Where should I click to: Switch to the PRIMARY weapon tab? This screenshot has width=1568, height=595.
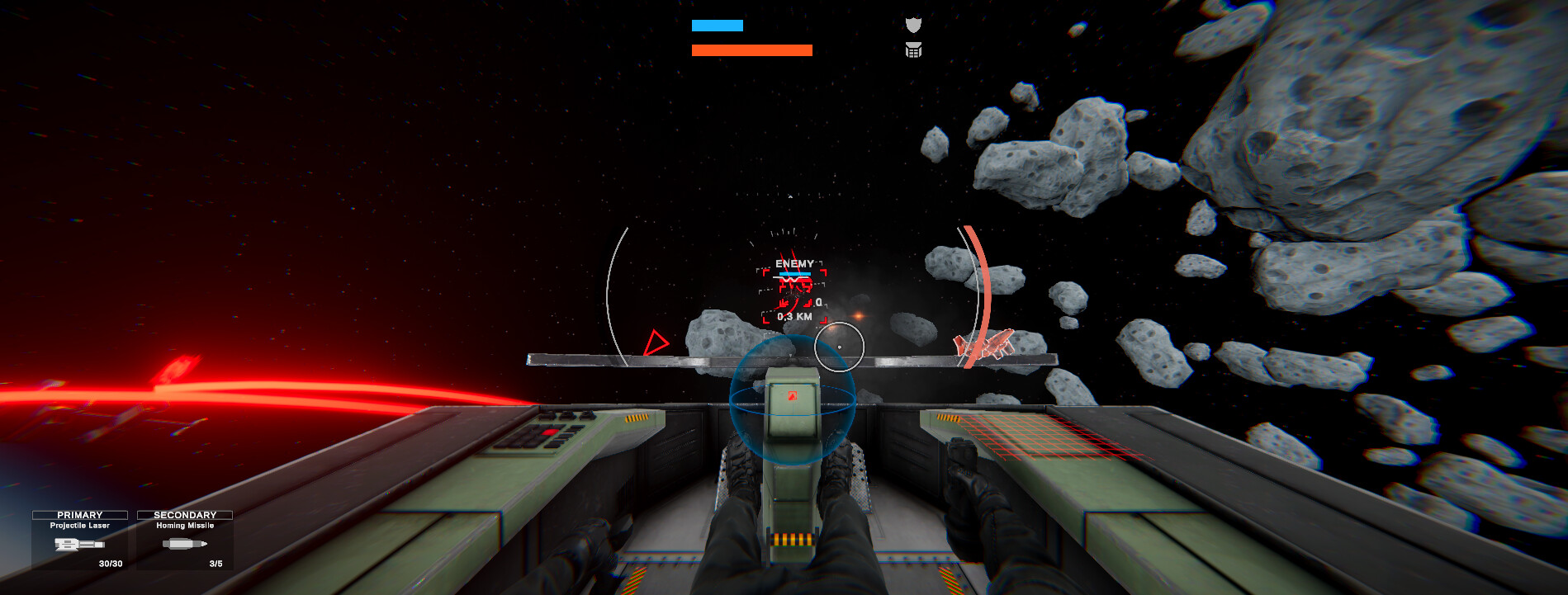(80, 513)
